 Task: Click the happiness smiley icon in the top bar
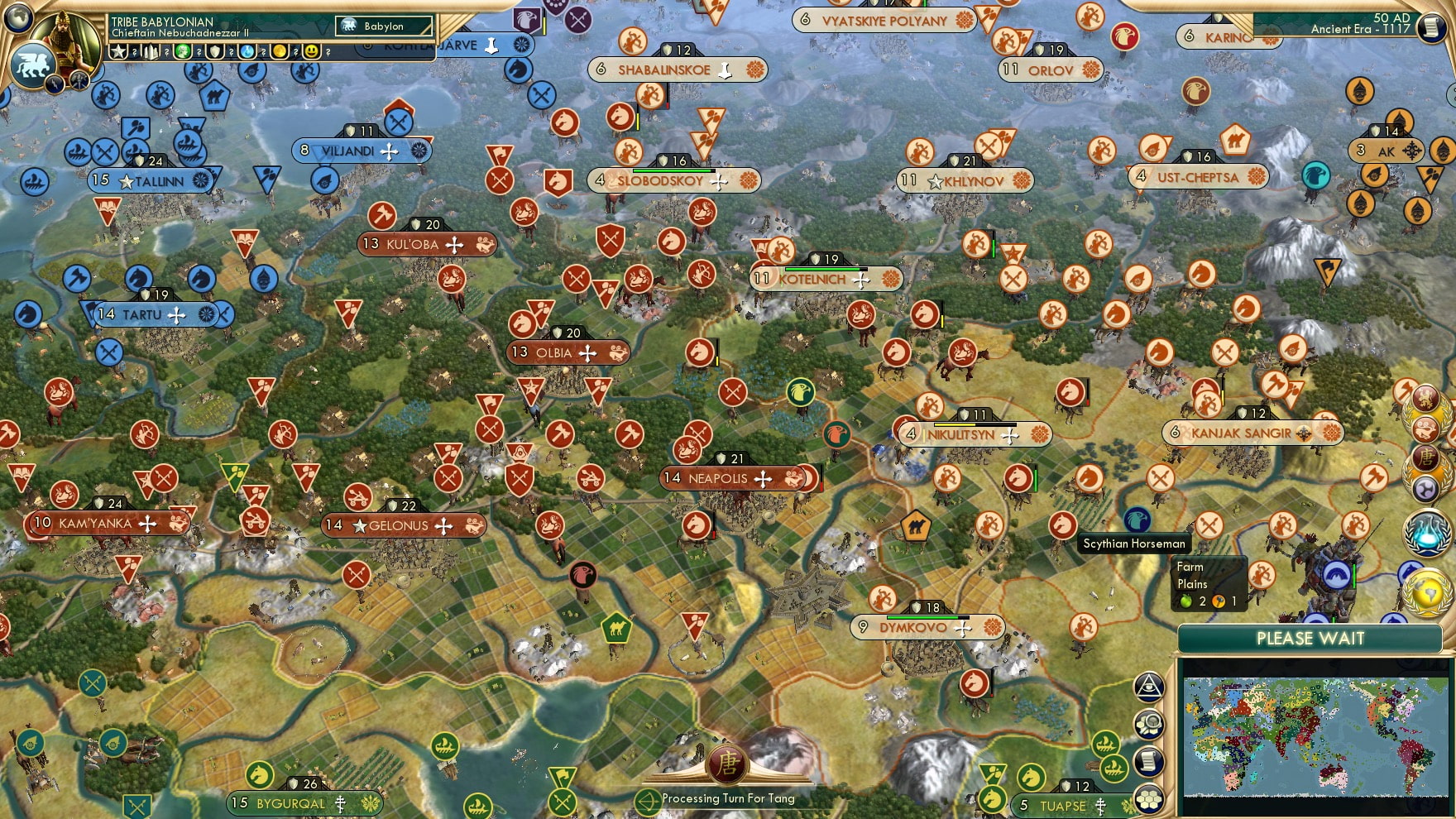click(310, 52)
